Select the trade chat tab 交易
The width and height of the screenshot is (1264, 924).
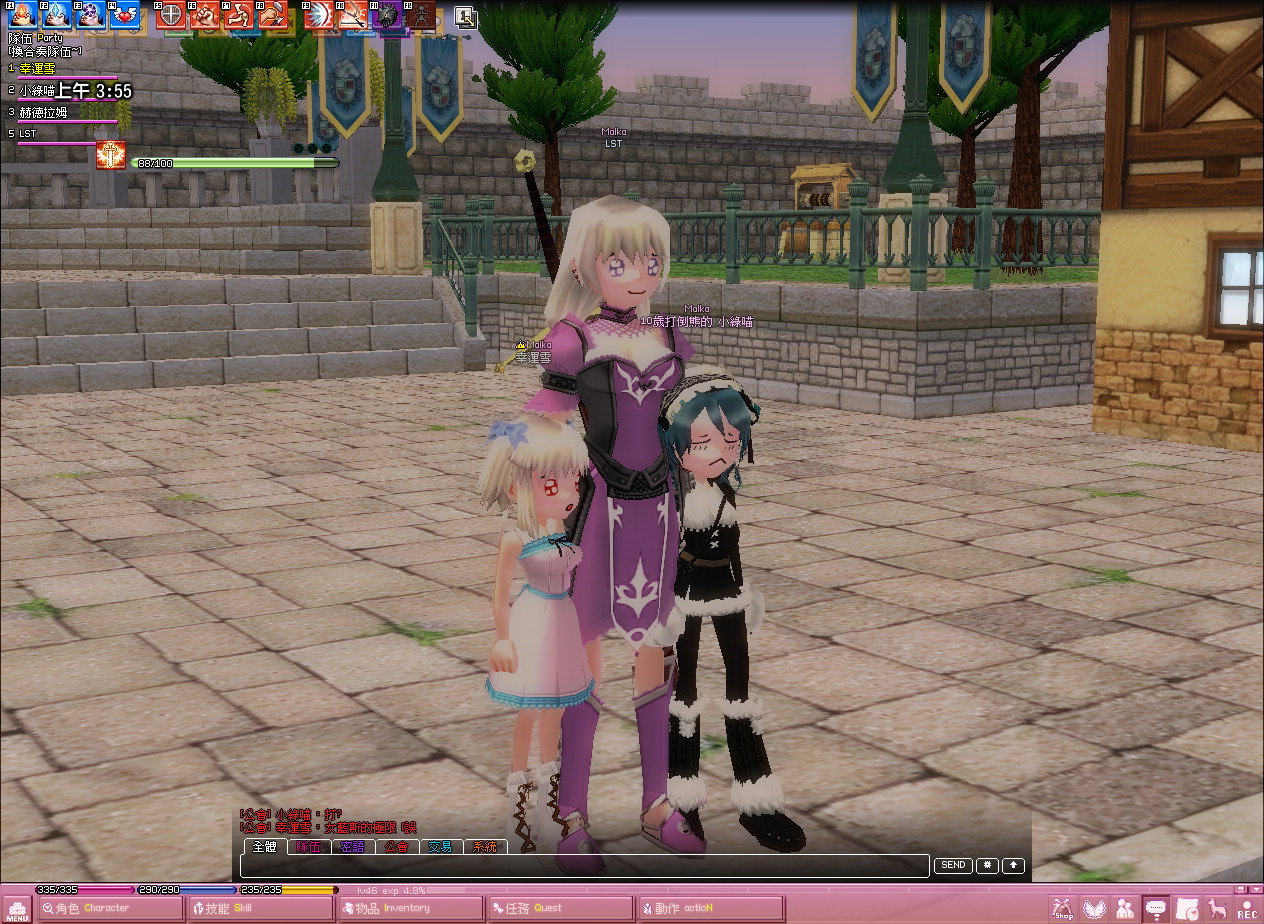pos(441,847)
